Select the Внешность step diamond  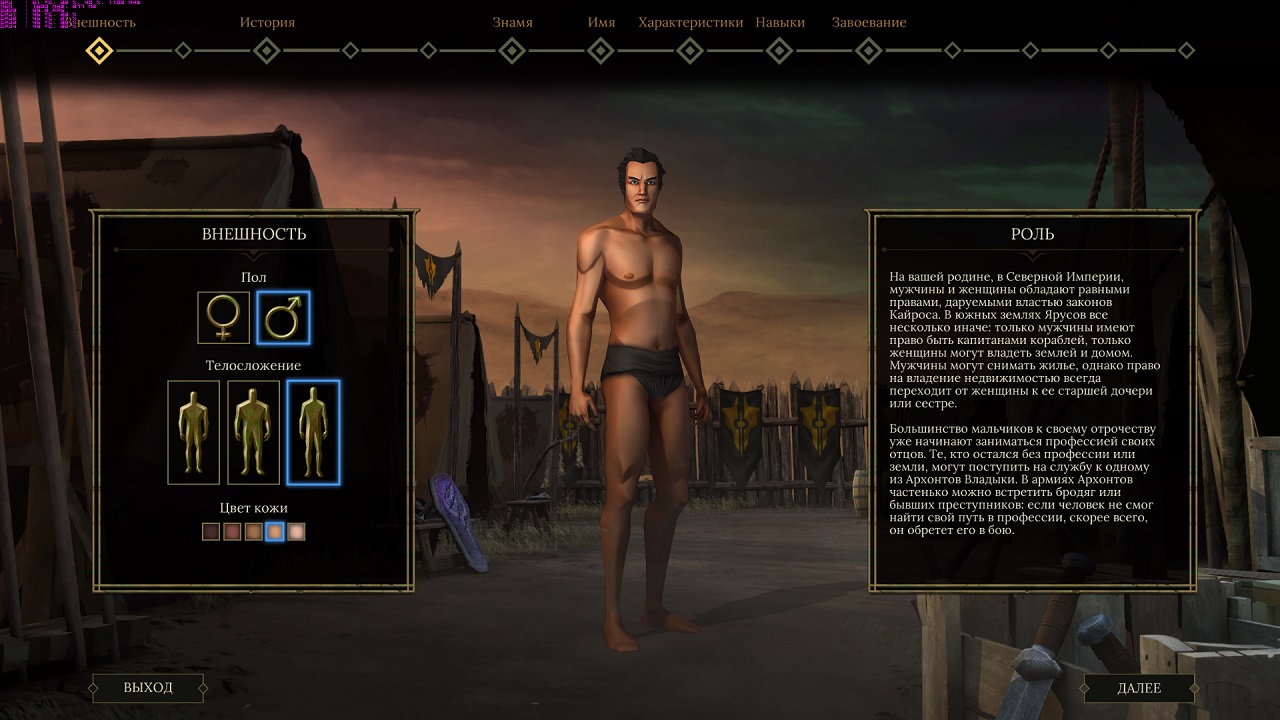click(x=99, y=50)
